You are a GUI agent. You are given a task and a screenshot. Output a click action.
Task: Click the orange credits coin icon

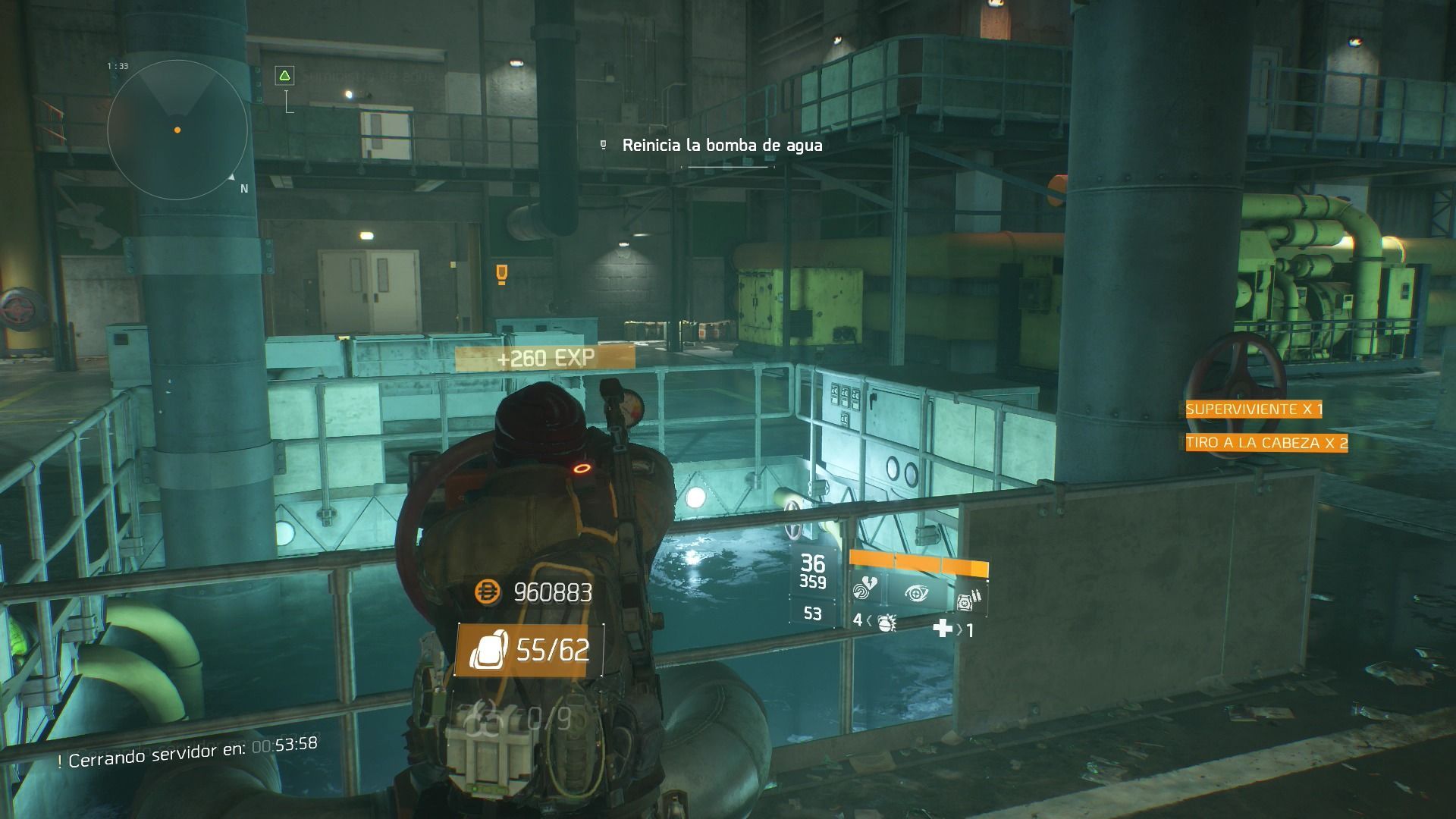(x=488, y=592)
